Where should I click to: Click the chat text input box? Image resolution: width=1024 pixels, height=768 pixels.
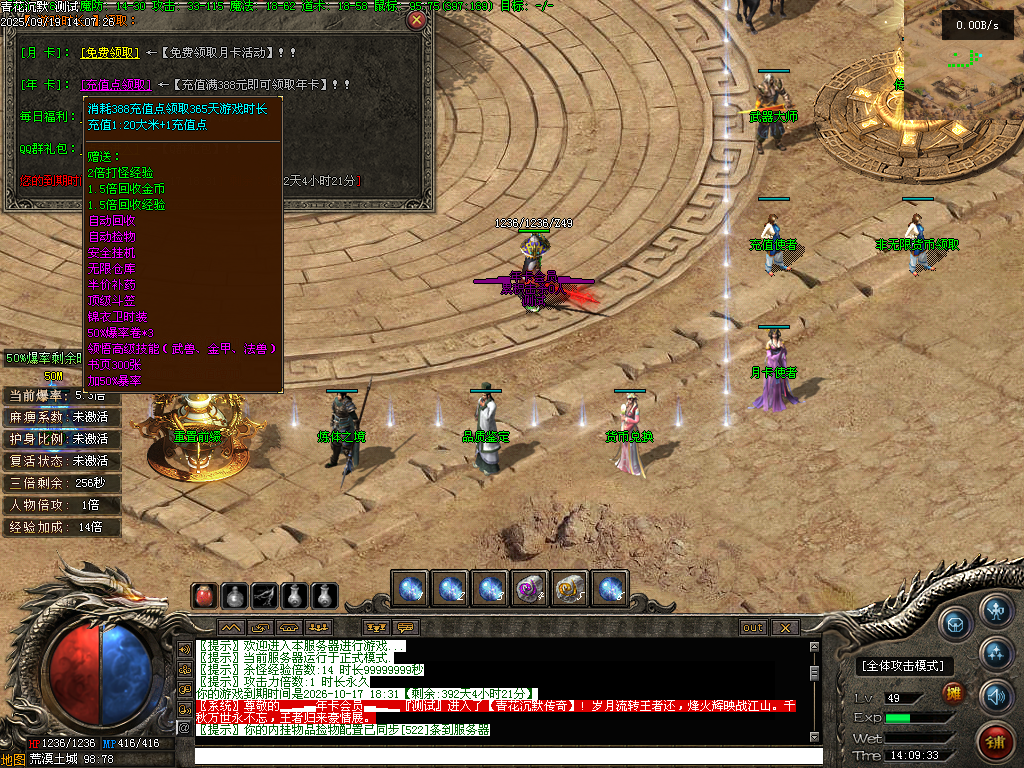pos(500,756)
